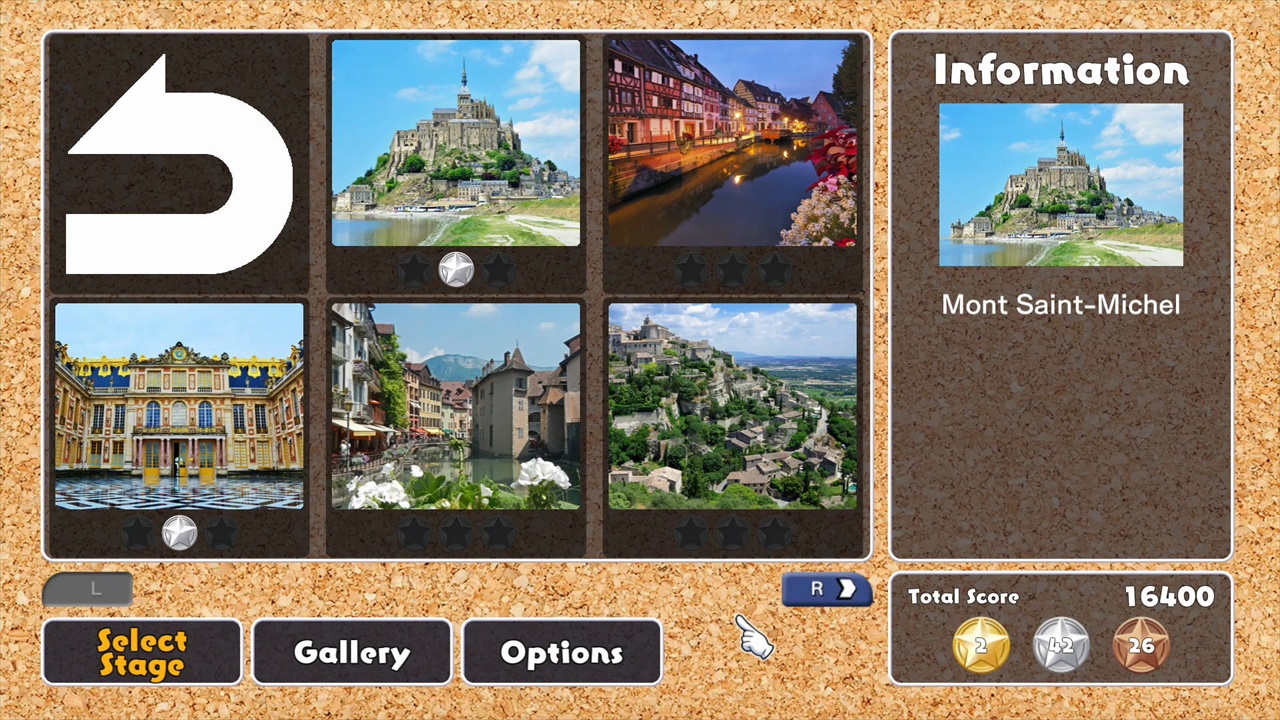This screenshot has width=1280, height=720.
Task: Switch to the Select Stage tab
Action: [141, 651]
